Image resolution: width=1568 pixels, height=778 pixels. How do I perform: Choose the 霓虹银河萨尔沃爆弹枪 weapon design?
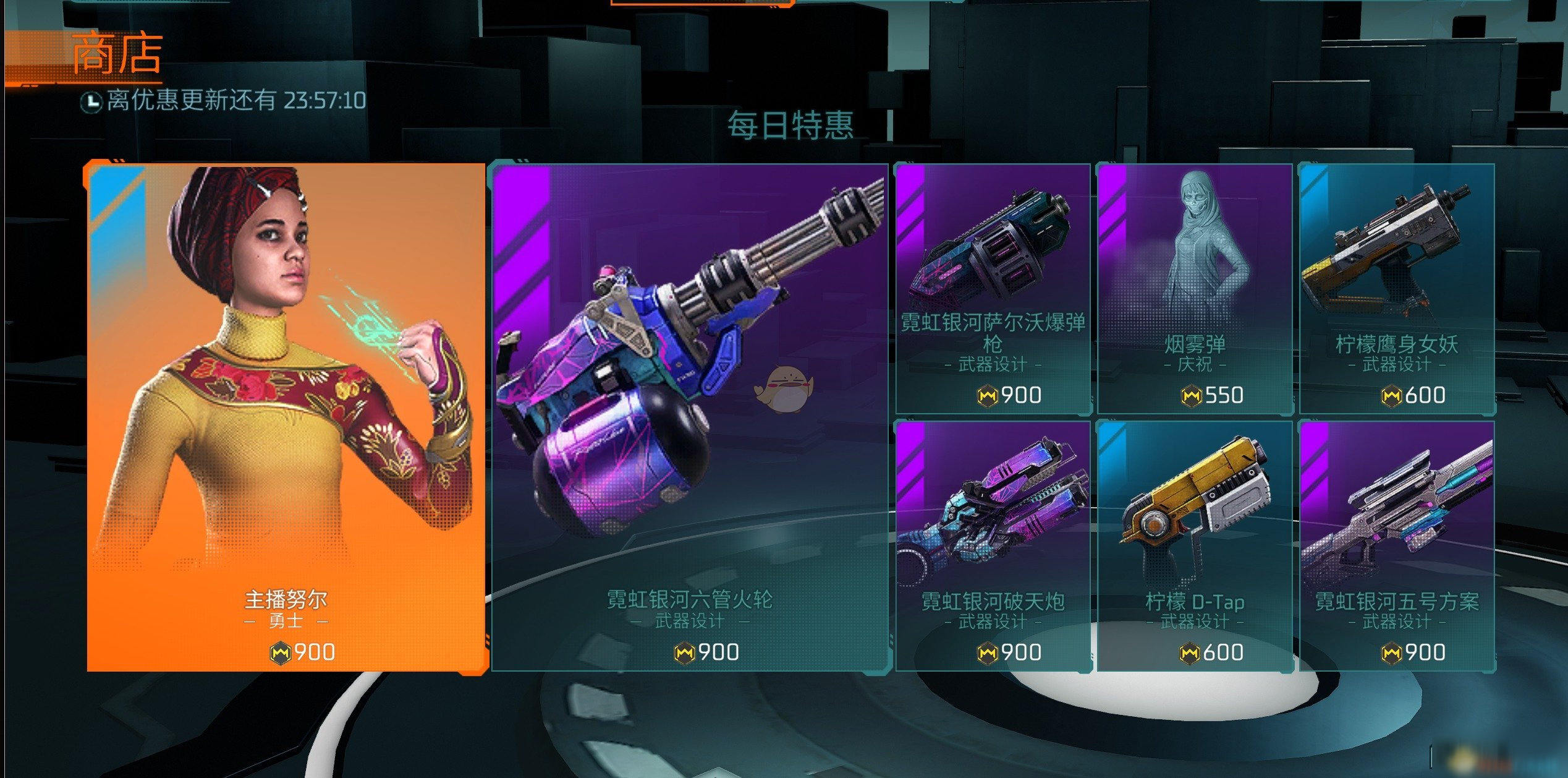click(993, 288)
